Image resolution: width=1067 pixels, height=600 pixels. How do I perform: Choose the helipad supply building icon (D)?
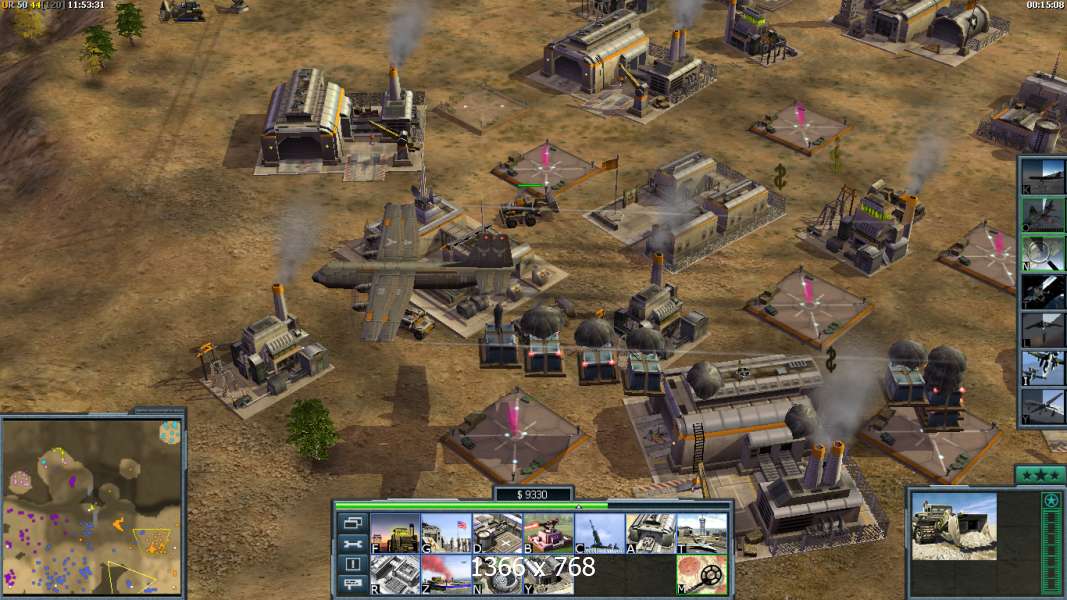(x=497, y=533)
